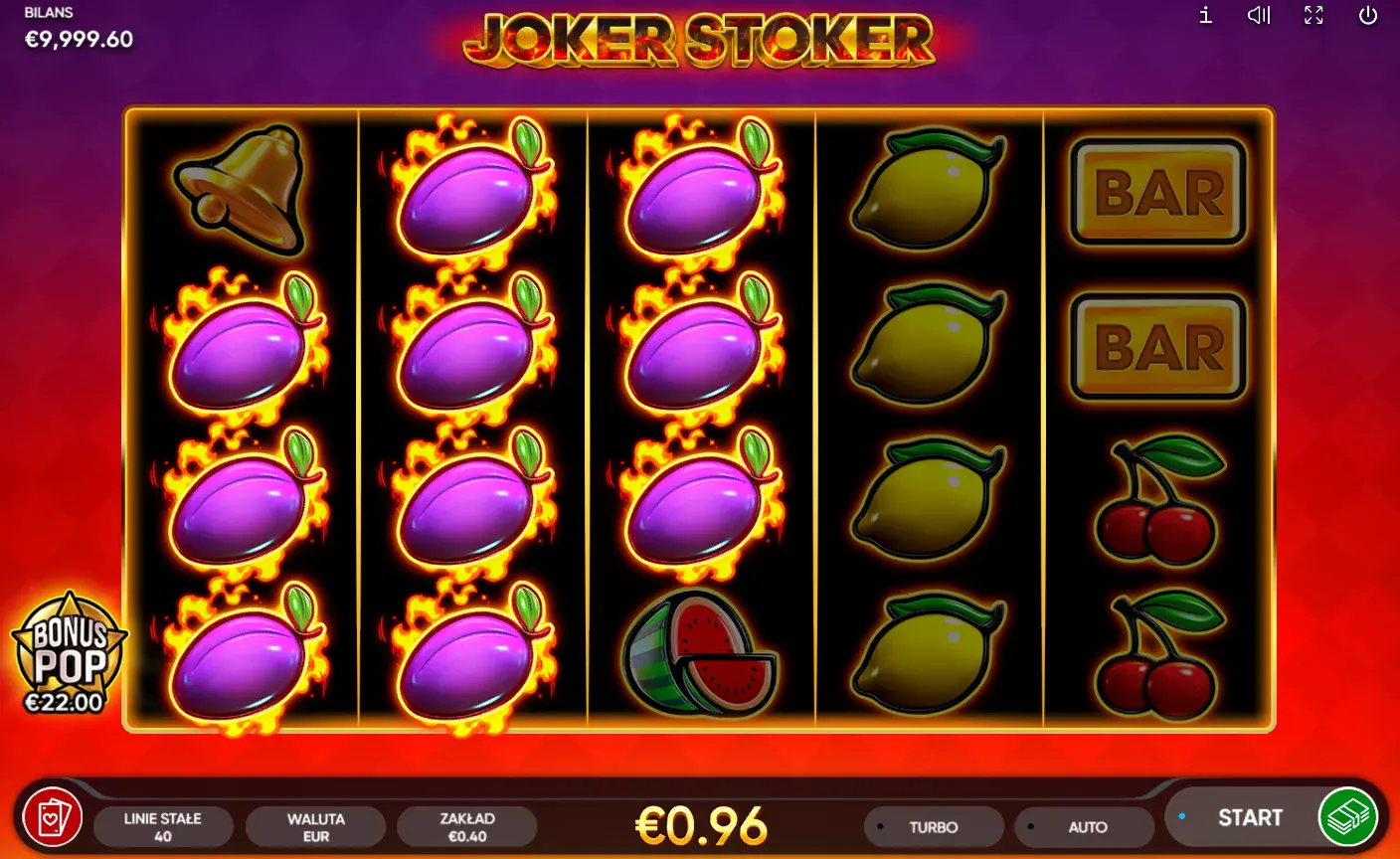Click the Joker Stoker game logo
The image size is (1400, 859).
[x=700, y=40]
